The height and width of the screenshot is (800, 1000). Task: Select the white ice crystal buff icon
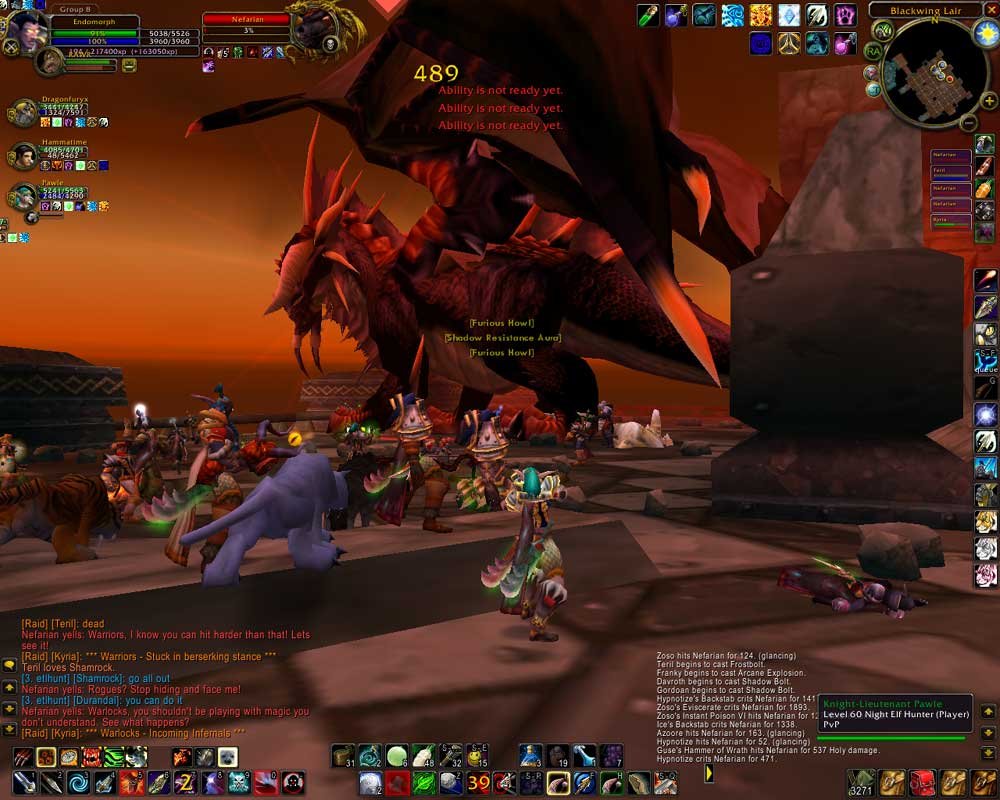pyautogui.click(x=790, y=15)
